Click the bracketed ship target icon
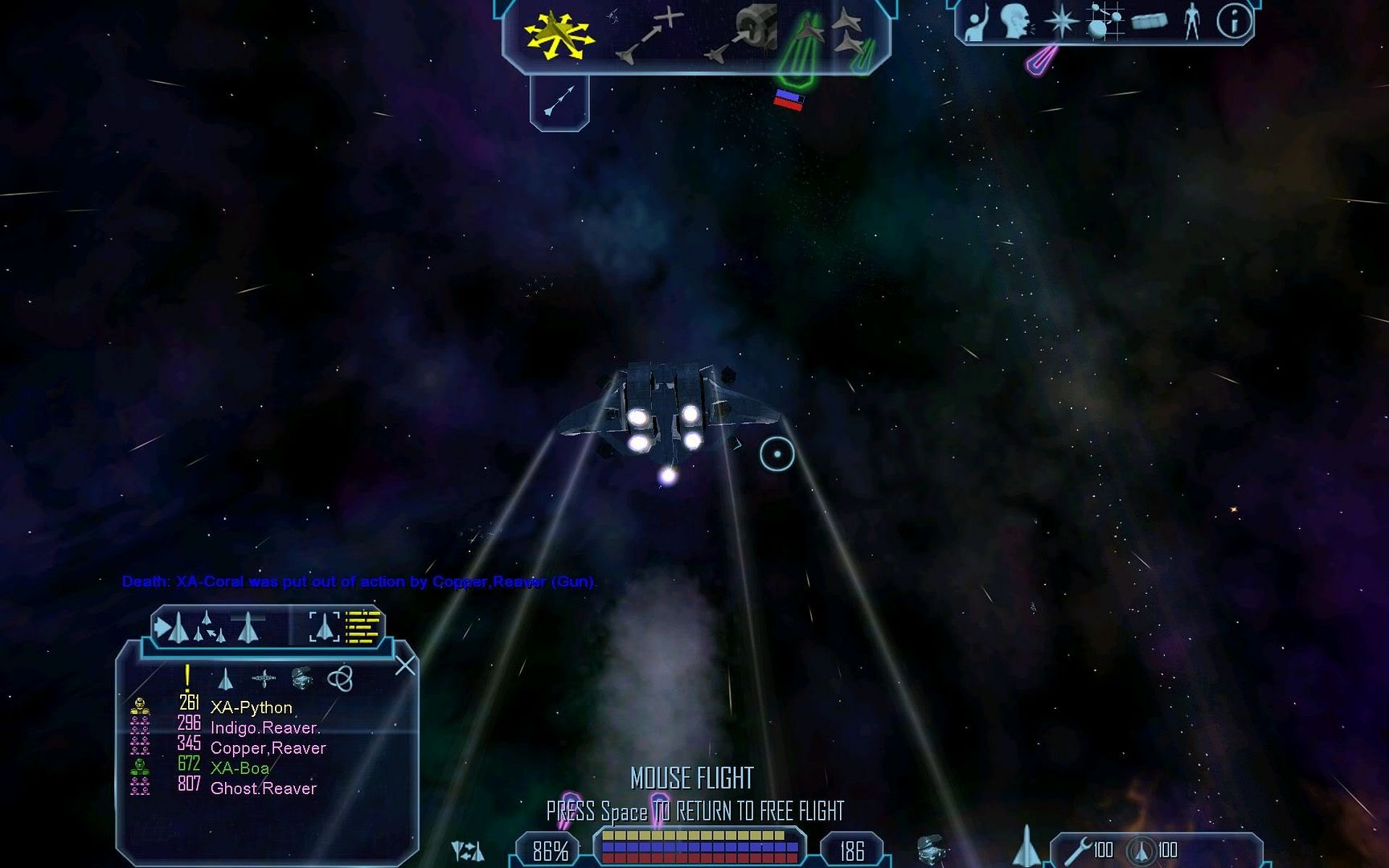The image size is (1389, 868). [x=324, y=628]
